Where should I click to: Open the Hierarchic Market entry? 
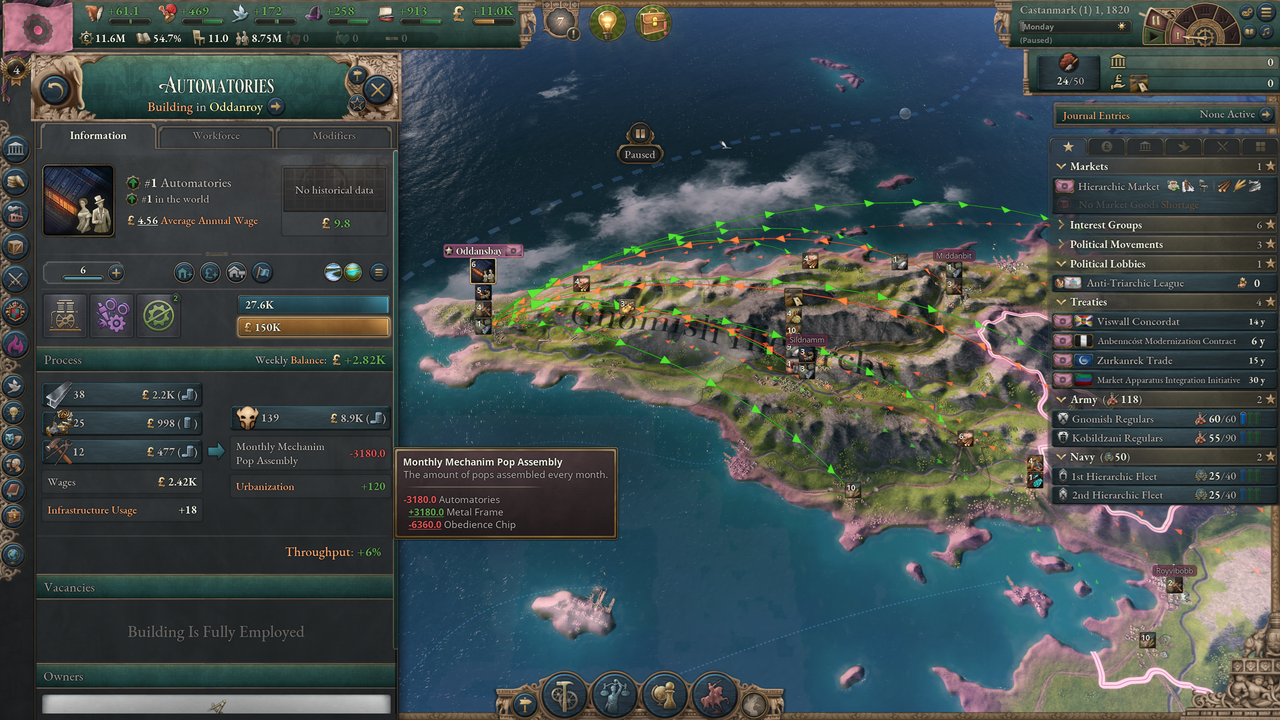tap(1118, 186)
